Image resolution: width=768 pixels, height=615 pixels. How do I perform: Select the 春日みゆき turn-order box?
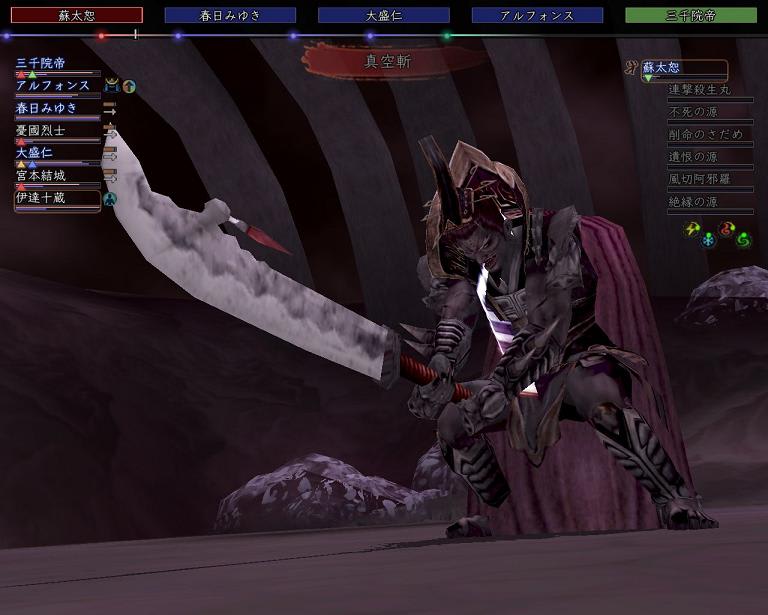(x=230, y=16)
